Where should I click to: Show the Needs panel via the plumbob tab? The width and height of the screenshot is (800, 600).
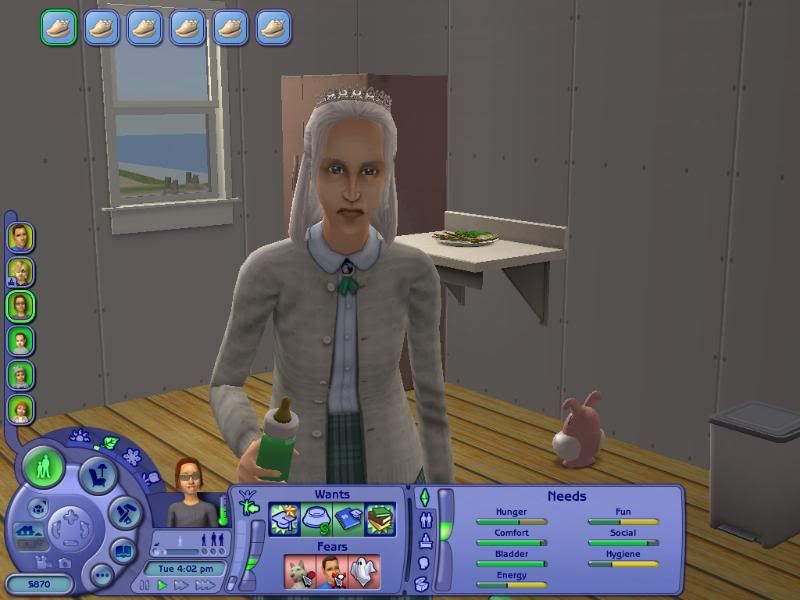pos(422,497)
